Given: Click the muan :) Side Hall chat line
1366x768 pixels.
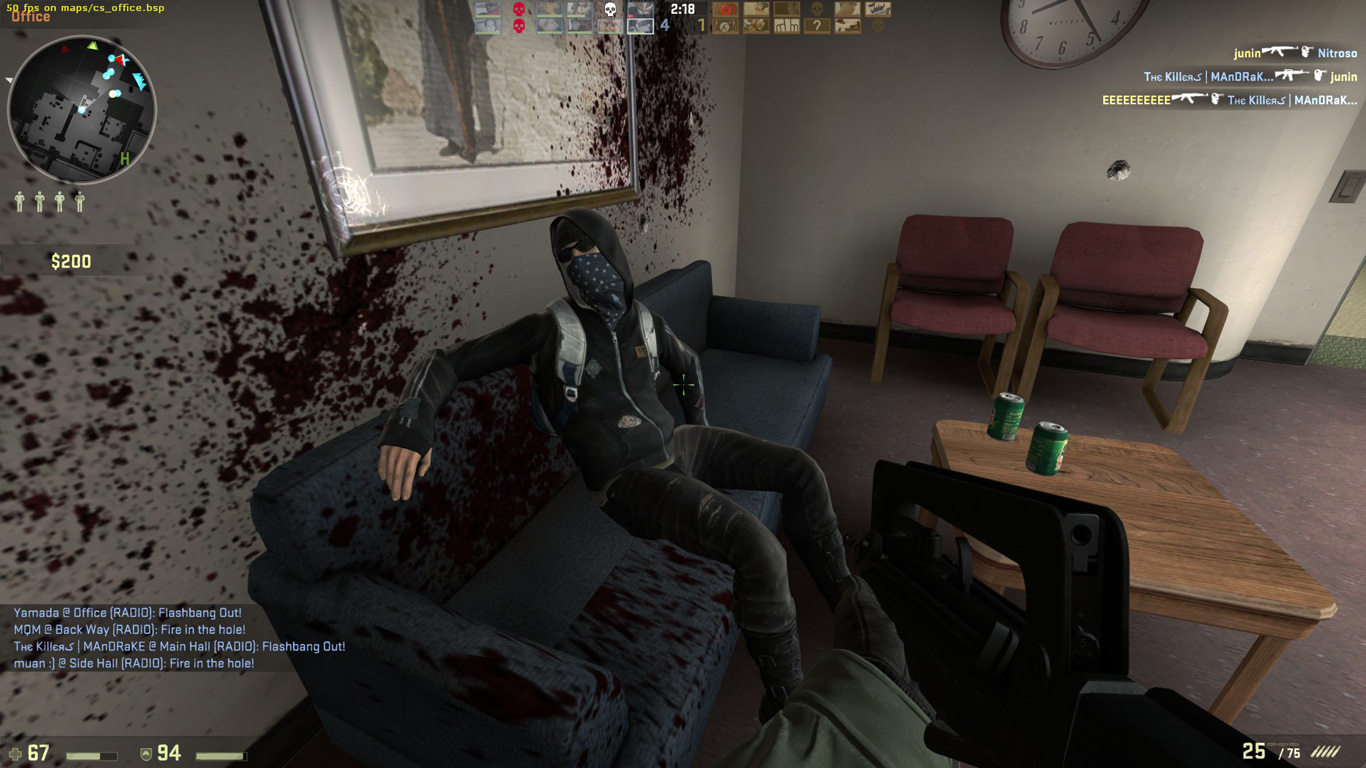Looking at the screenshot, I should 134,664.
